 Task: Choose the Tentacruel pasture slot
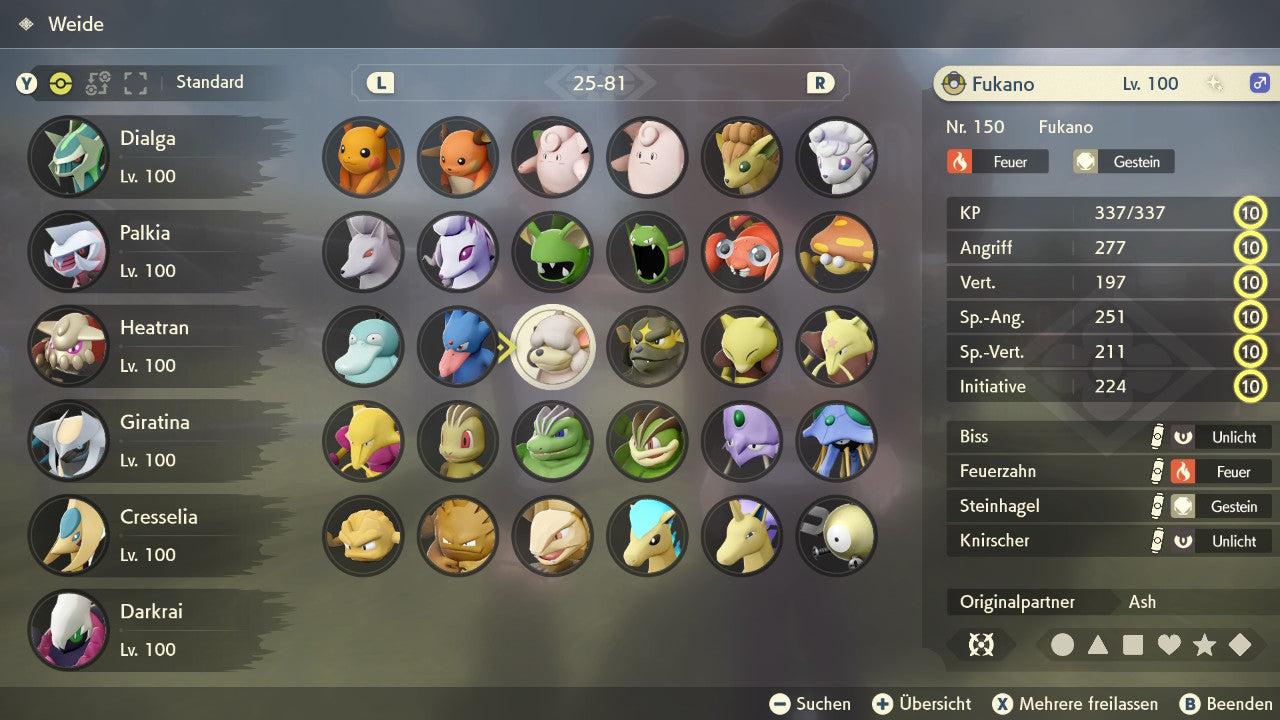[836, 440]
